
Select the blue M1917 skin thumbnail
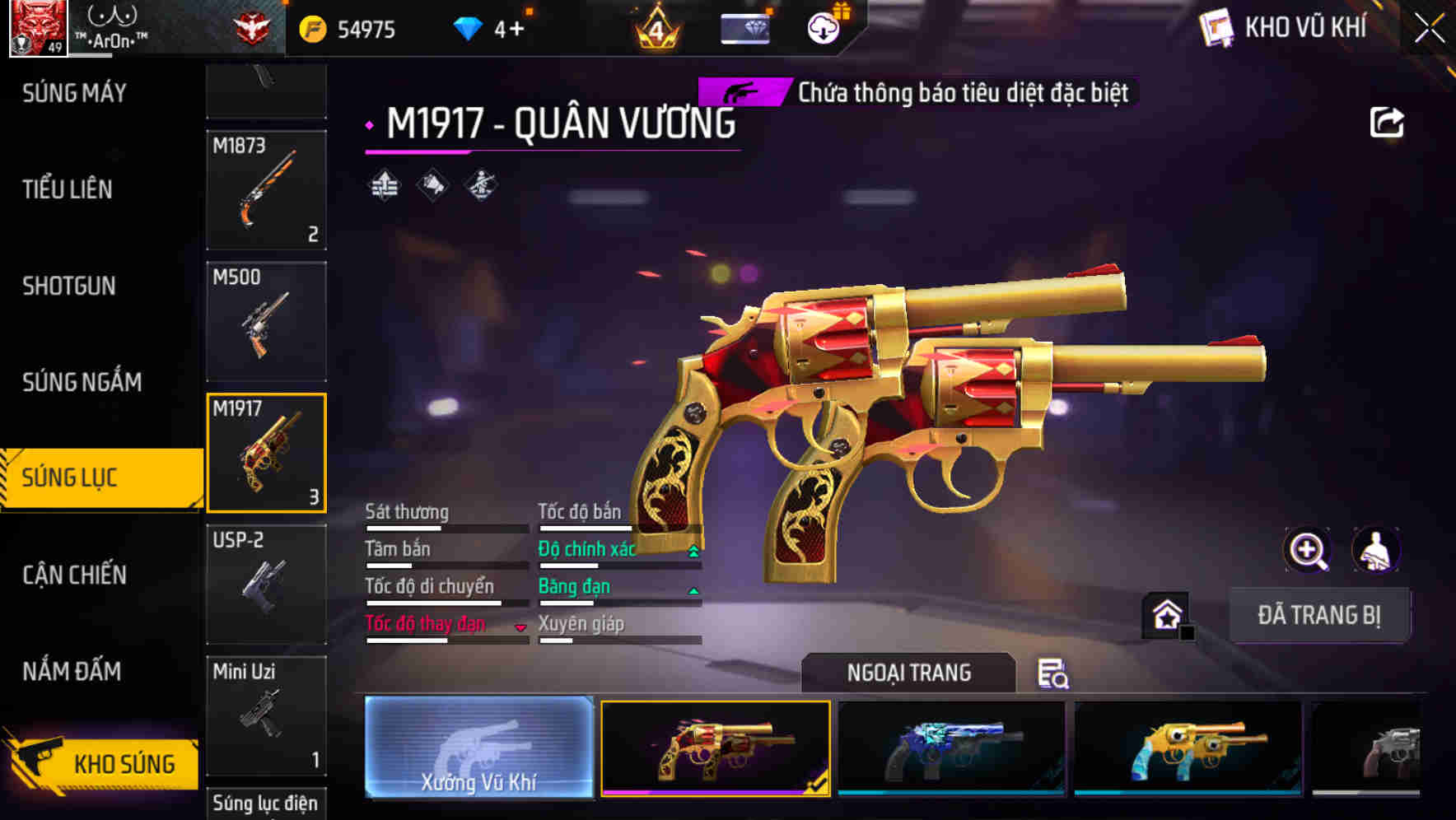pos(951,749)
